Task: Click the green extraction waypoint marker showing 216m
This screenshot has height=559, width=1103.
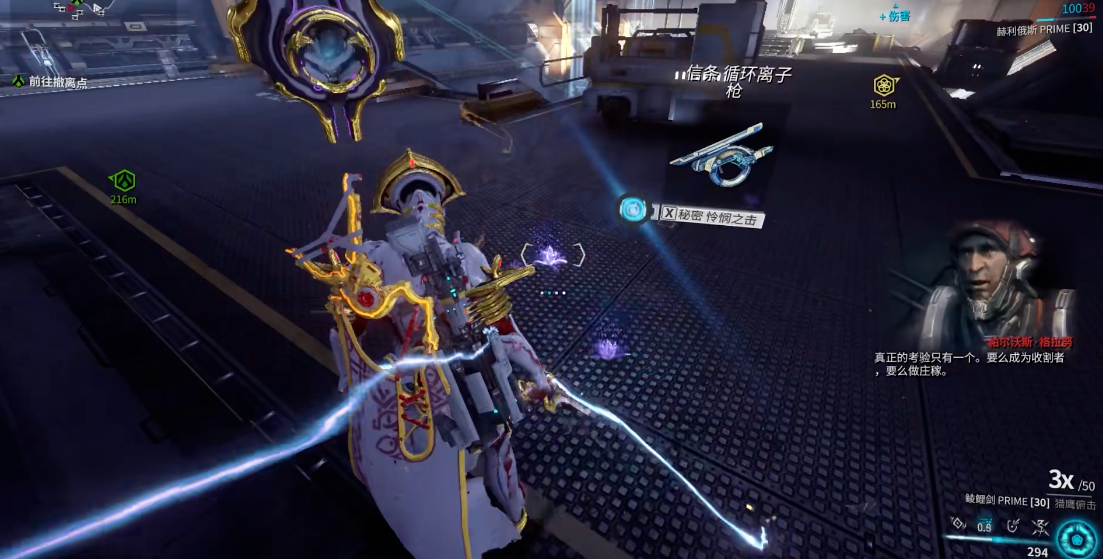Action: 123,181
